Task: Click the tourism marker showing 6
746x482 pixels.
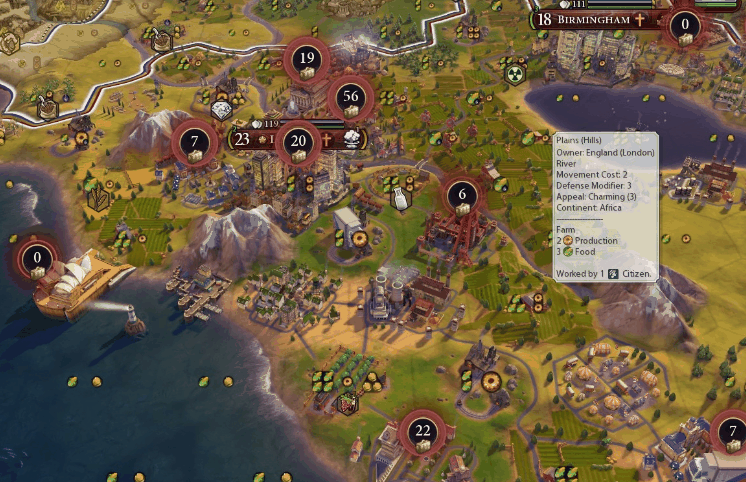Action: 461,196
